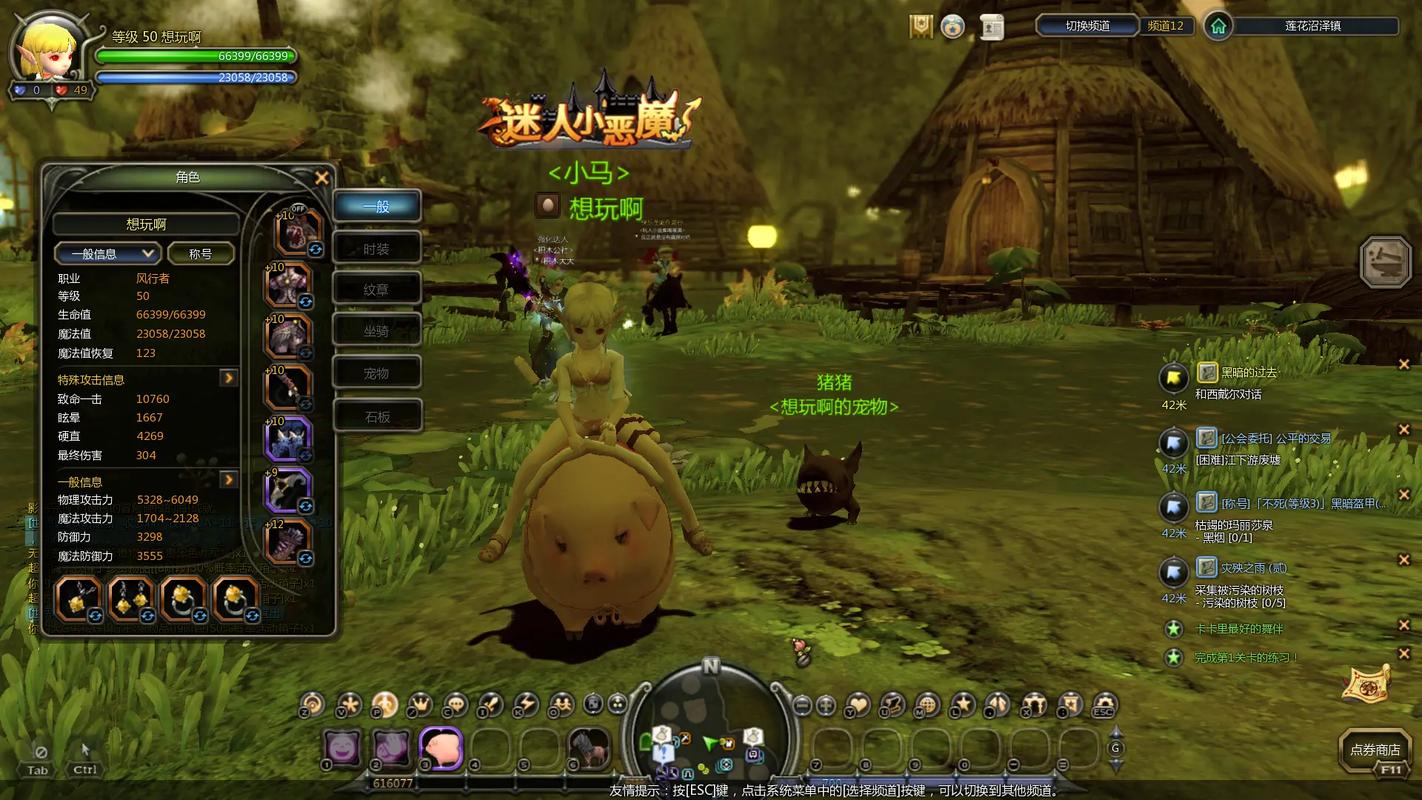Expand the 特殊攻击信息 section arrow
This screenshot has height=800, width=1422.
click(229, 378)
